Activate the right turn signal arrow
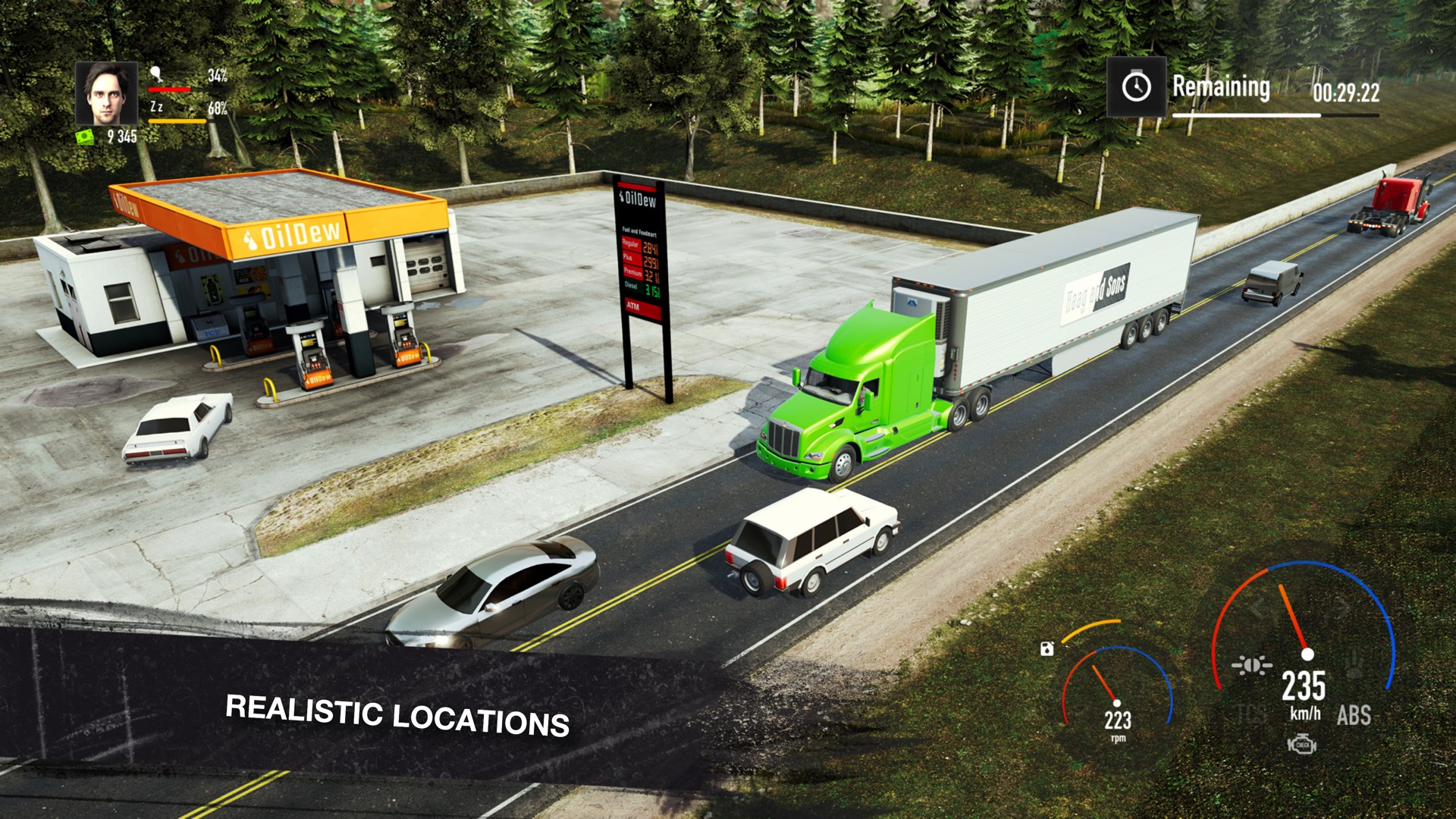 1340,607
